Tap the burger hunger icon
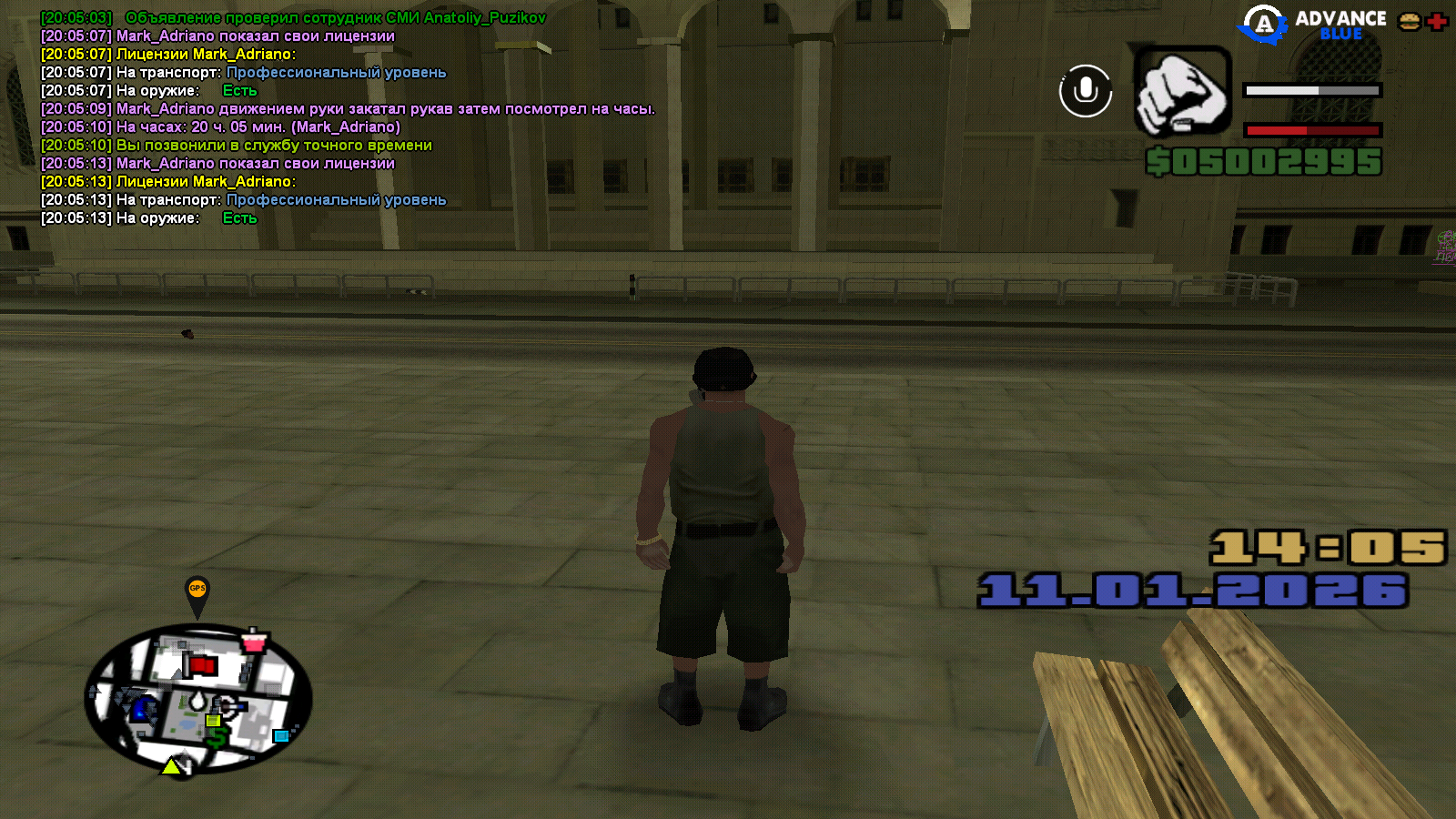 click(1410, 22)
